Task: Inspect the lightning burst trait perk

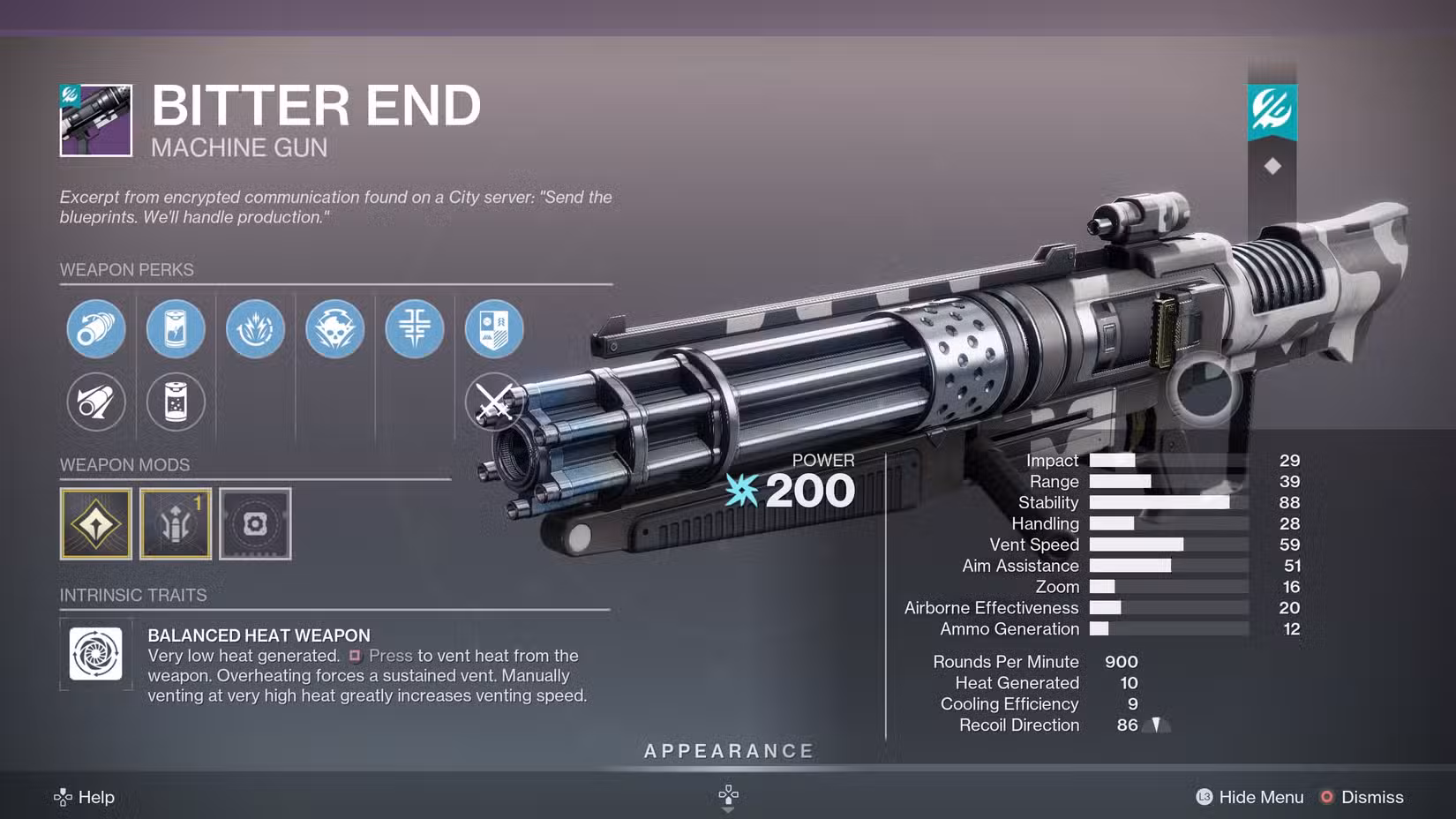Action: [x=255, y=329]
